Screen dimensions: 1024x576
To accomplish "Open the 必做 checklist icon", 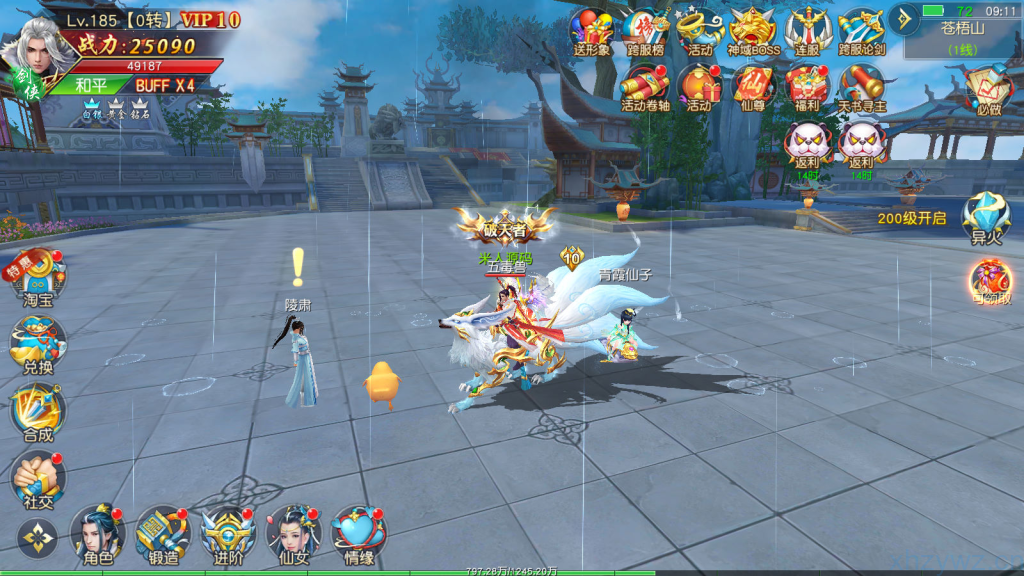I will (x=988, y=90).
